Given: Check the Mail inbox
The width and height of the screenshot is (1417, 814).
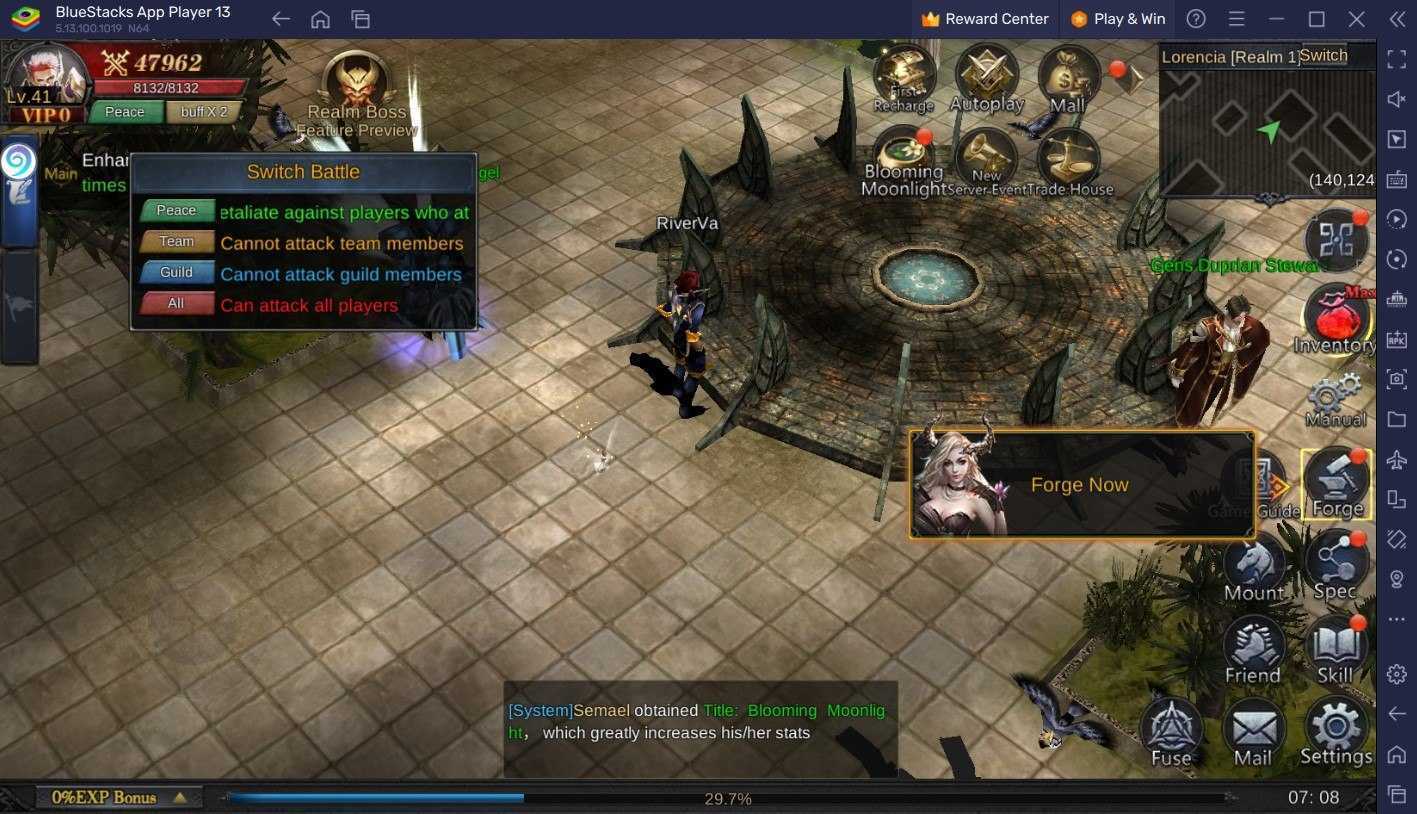Looking at the screenshot, I should (x=1253, y=732).
